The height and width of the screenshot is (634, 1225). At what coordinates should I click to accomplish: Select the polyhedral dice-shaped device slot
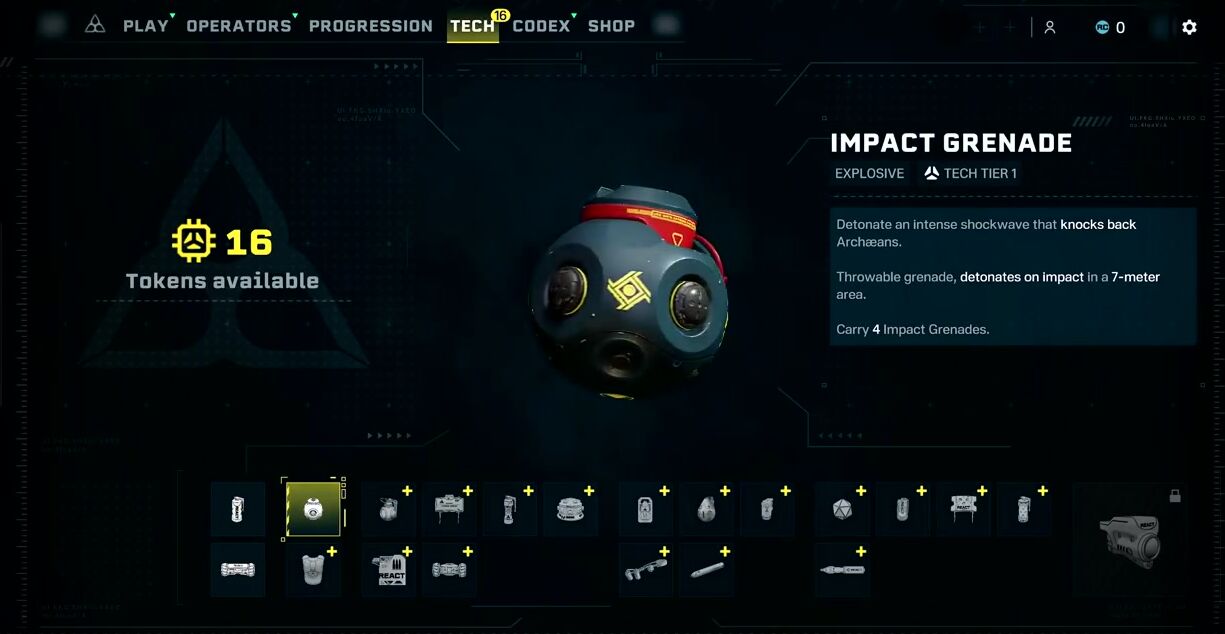click(x=842, y=509)
